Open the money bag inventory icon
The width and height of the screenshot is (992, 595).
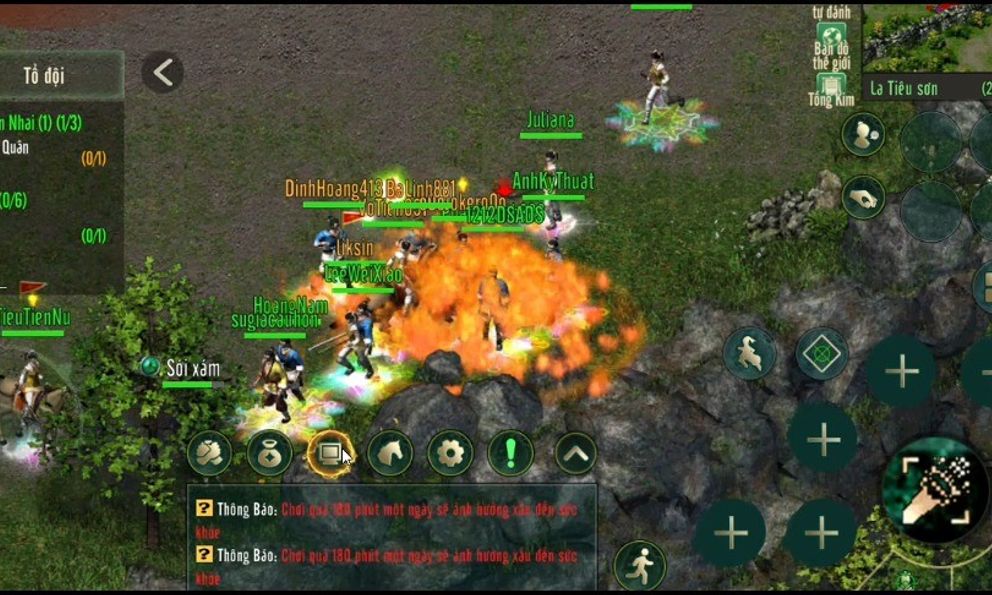click(270, 454)
